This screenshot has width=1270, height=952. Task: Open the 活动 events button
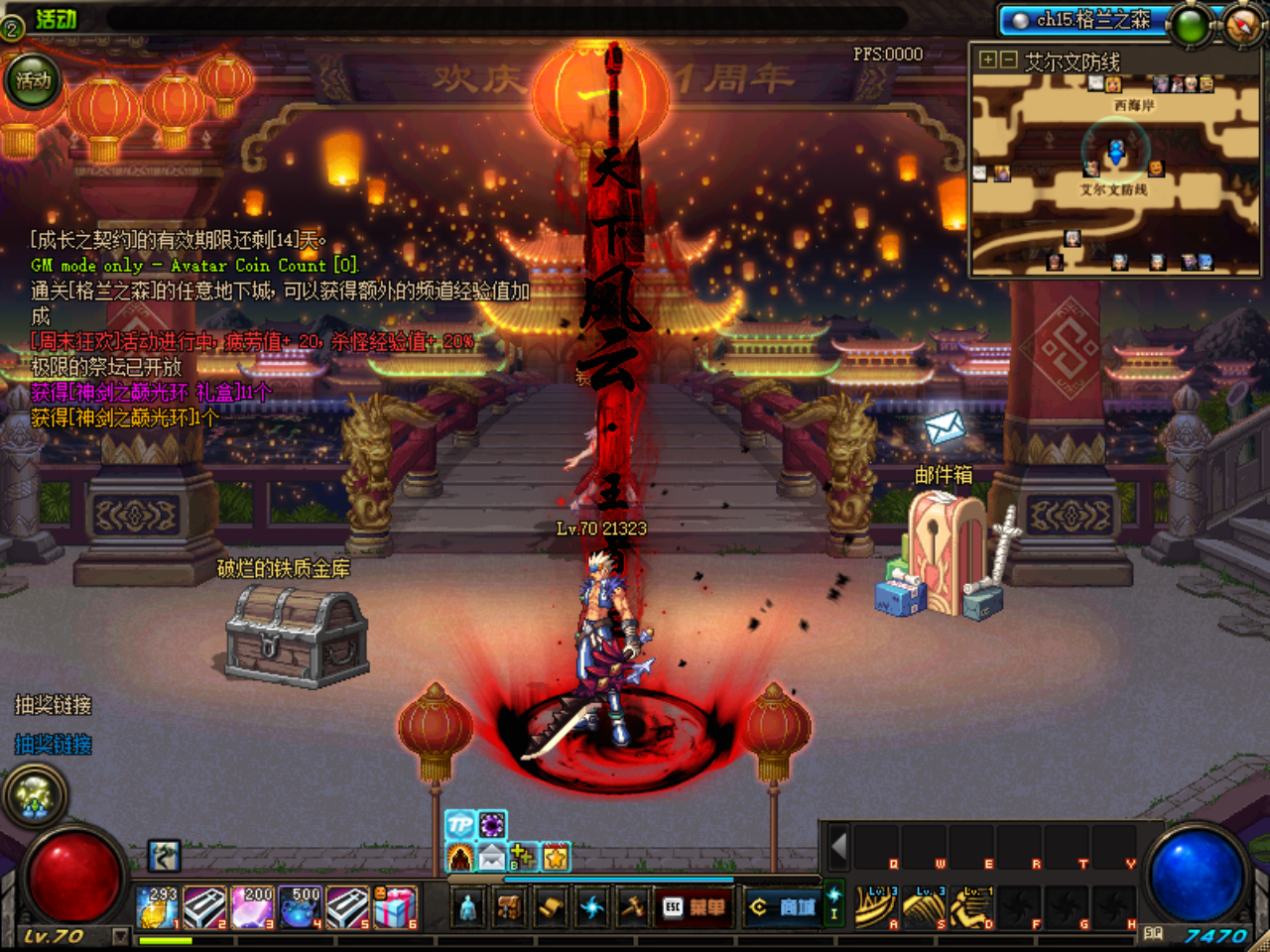(x=33, y=81)
